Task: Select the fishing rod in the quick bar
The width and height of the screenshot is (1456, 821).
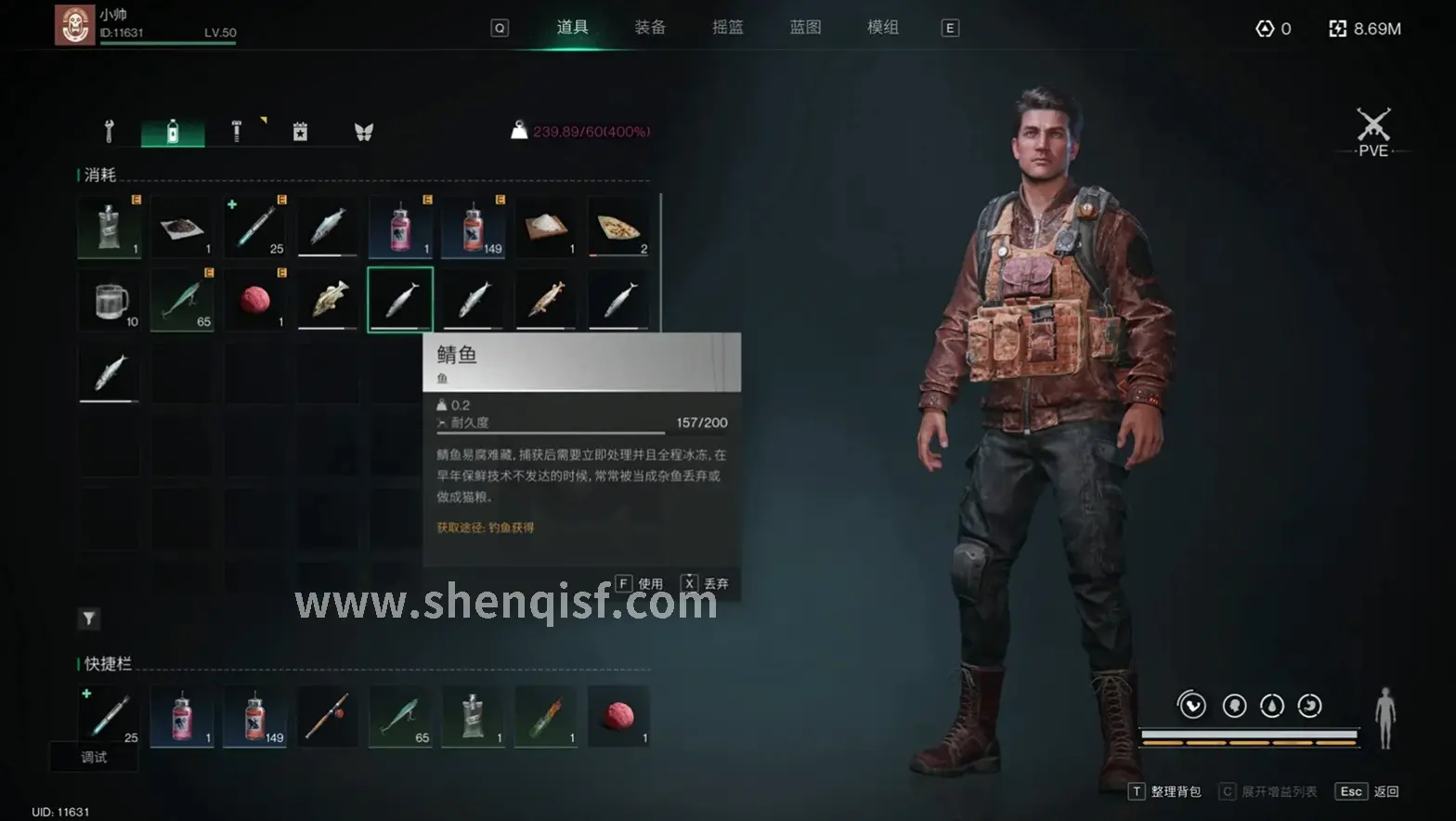Action: pyautogui.click(x=328, y=717)
